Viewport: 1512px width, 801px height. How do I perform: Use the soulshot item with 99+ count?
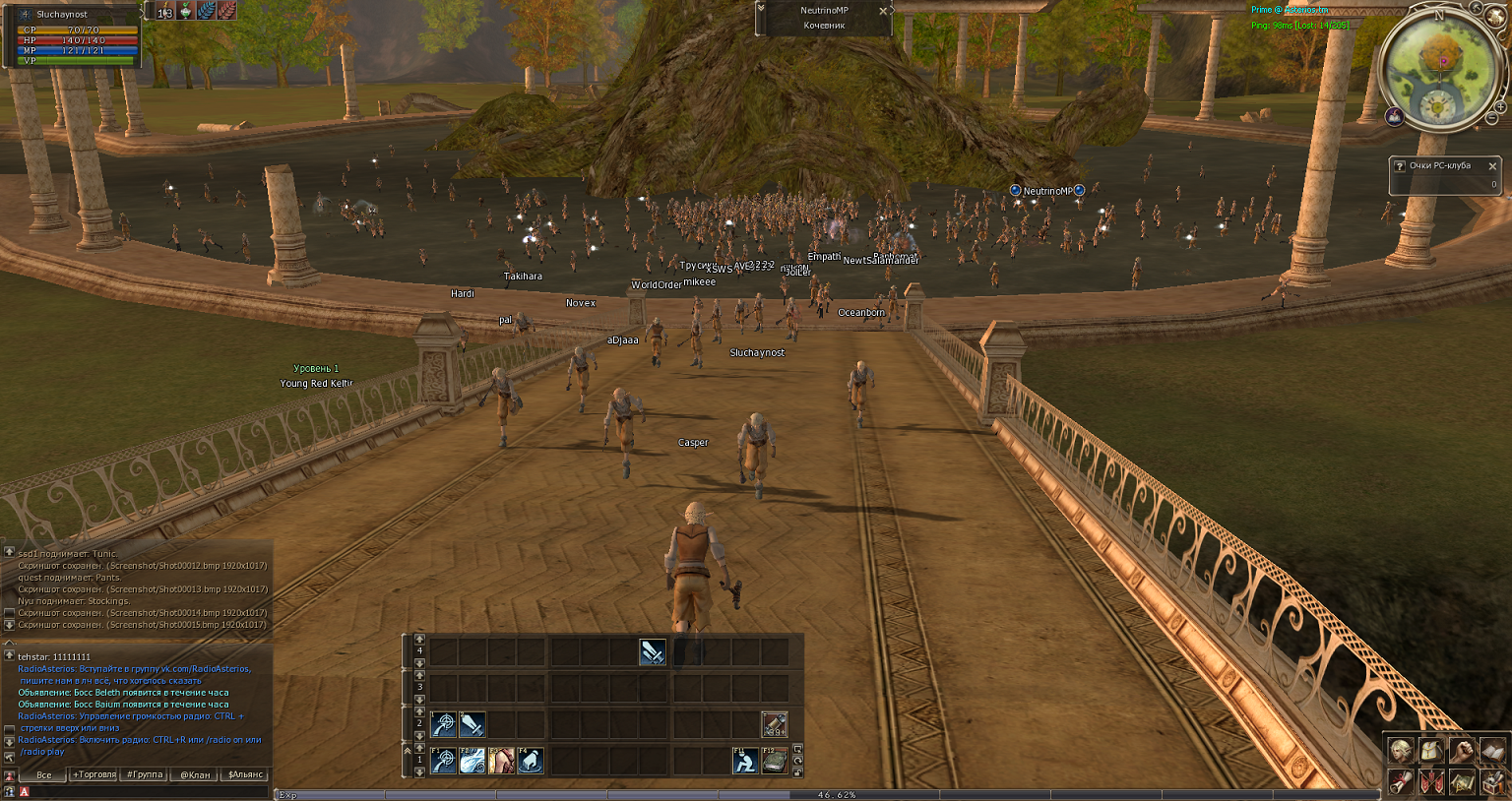pos(775,725)
